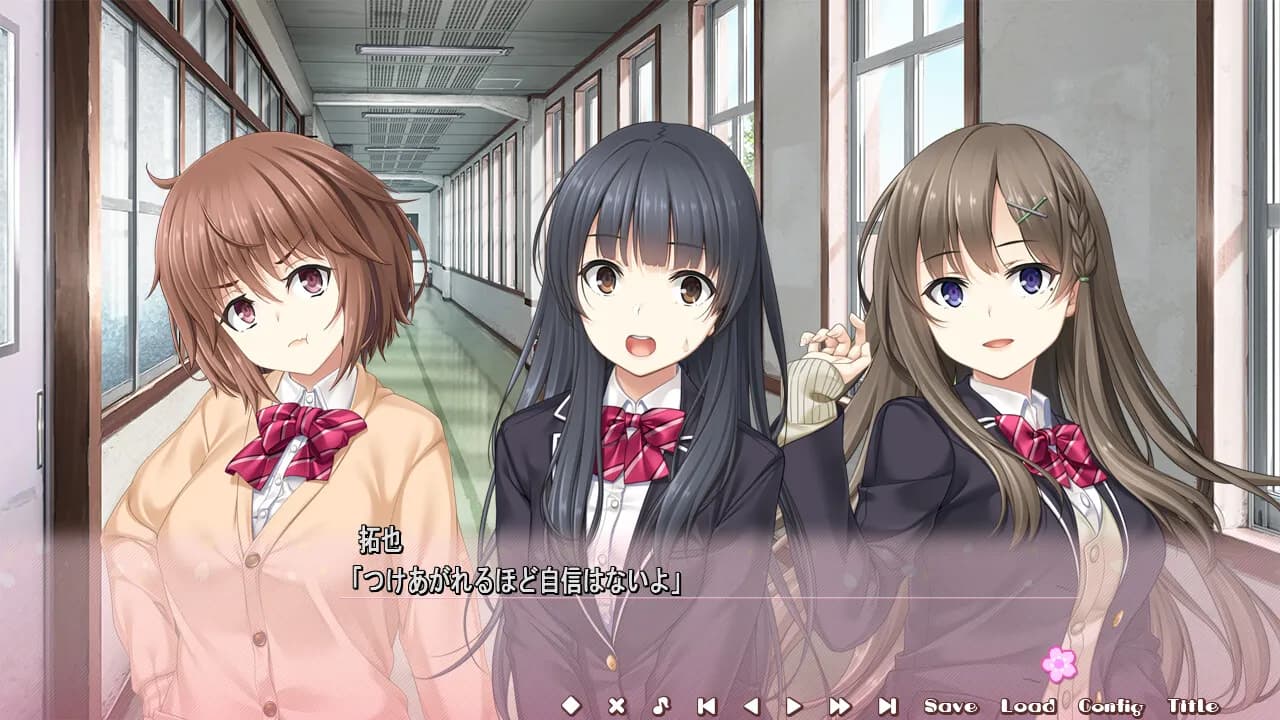Activate fast-forward skip mode
The width and height of the screenshot is (1280, 720).
(x=840, y=706)
